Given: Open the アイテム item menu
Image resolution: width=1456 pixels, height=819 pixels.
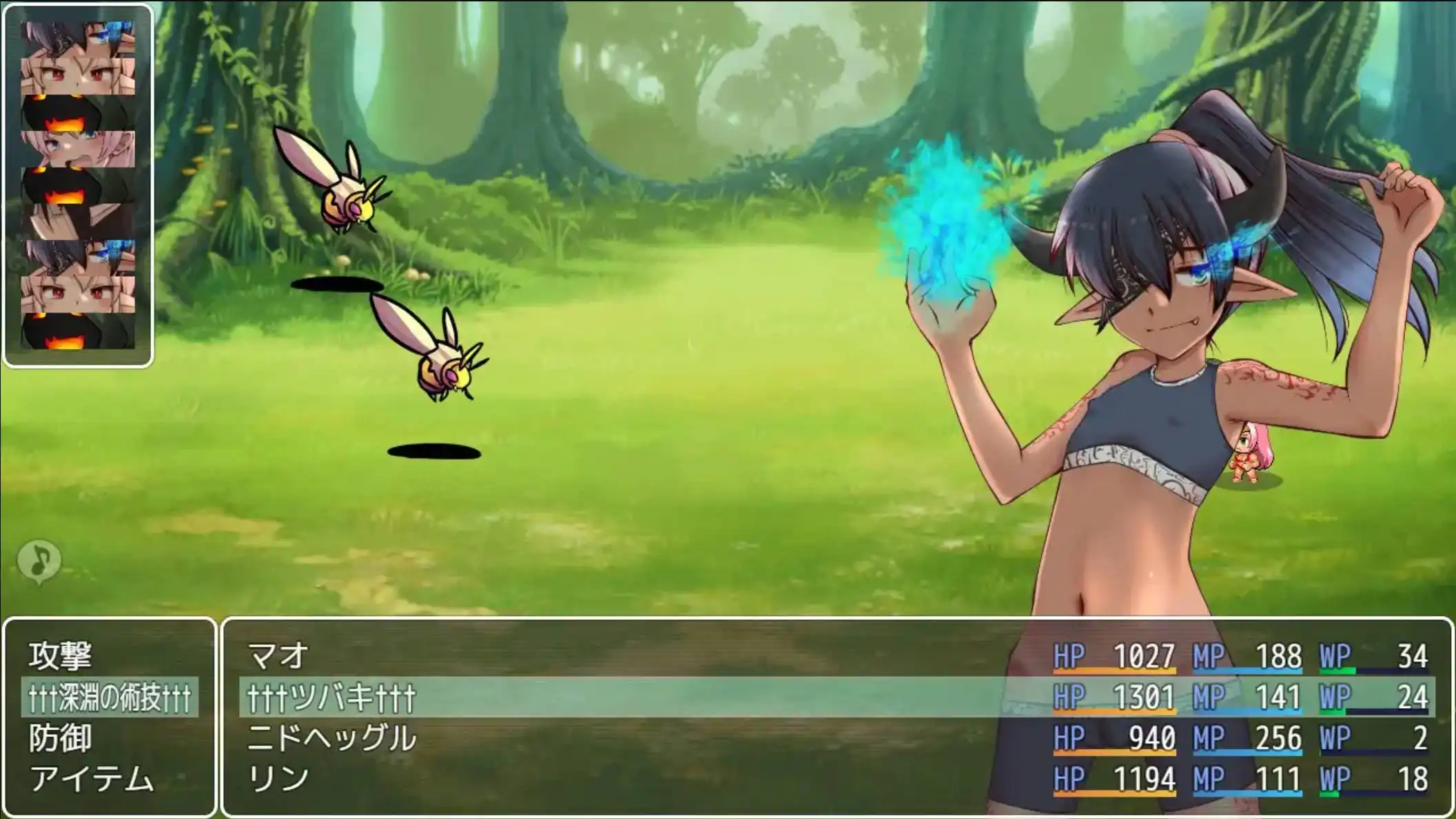Looking at the screenshot, I should [92, 779].
